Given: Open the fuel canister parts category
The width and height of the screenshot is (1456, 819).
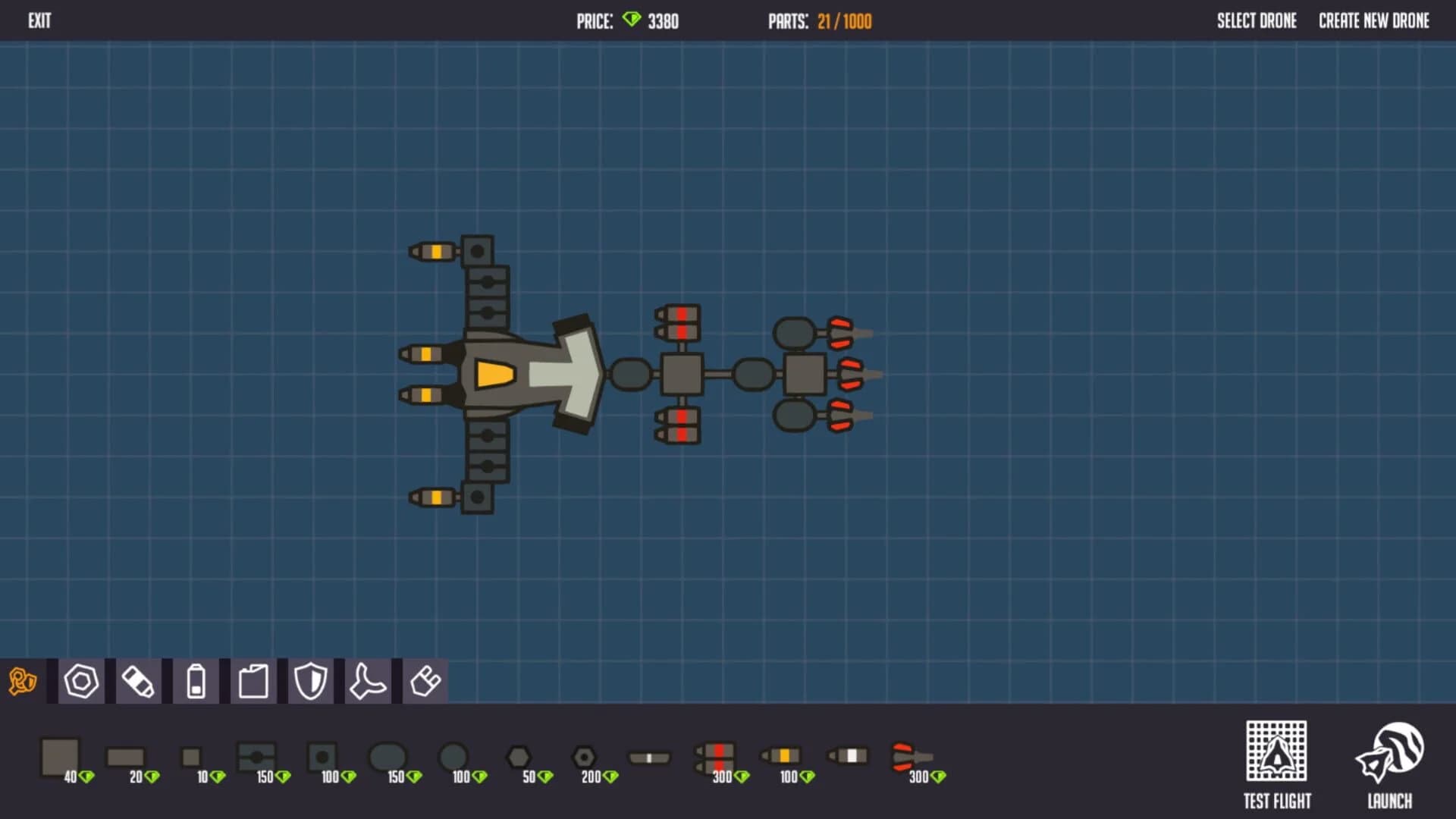Looking at the screenshot, I should pyautogui.click(x=253, y=681).
